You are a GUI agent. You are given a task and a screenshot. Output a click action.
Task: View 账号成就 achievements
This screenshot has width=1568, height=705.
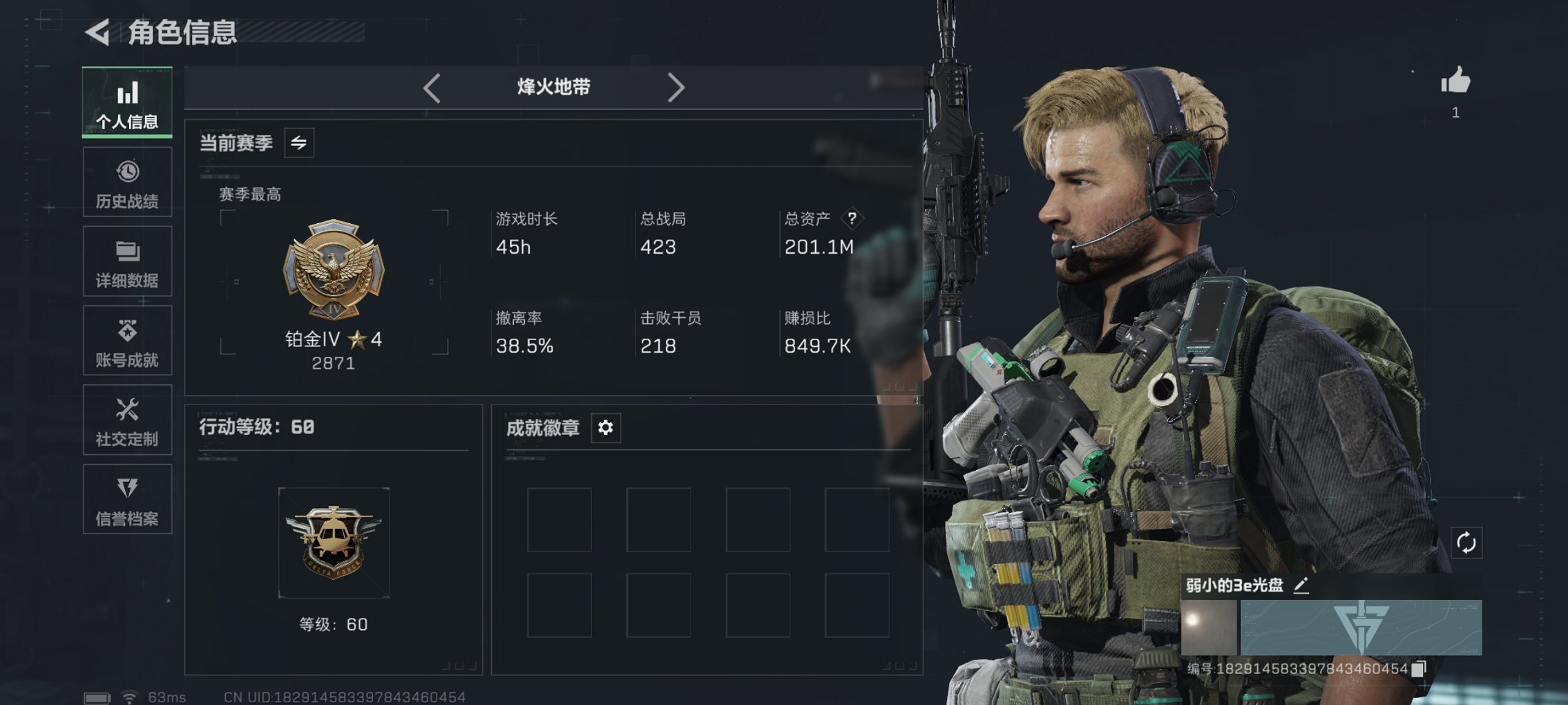click(x=127, y=340)
